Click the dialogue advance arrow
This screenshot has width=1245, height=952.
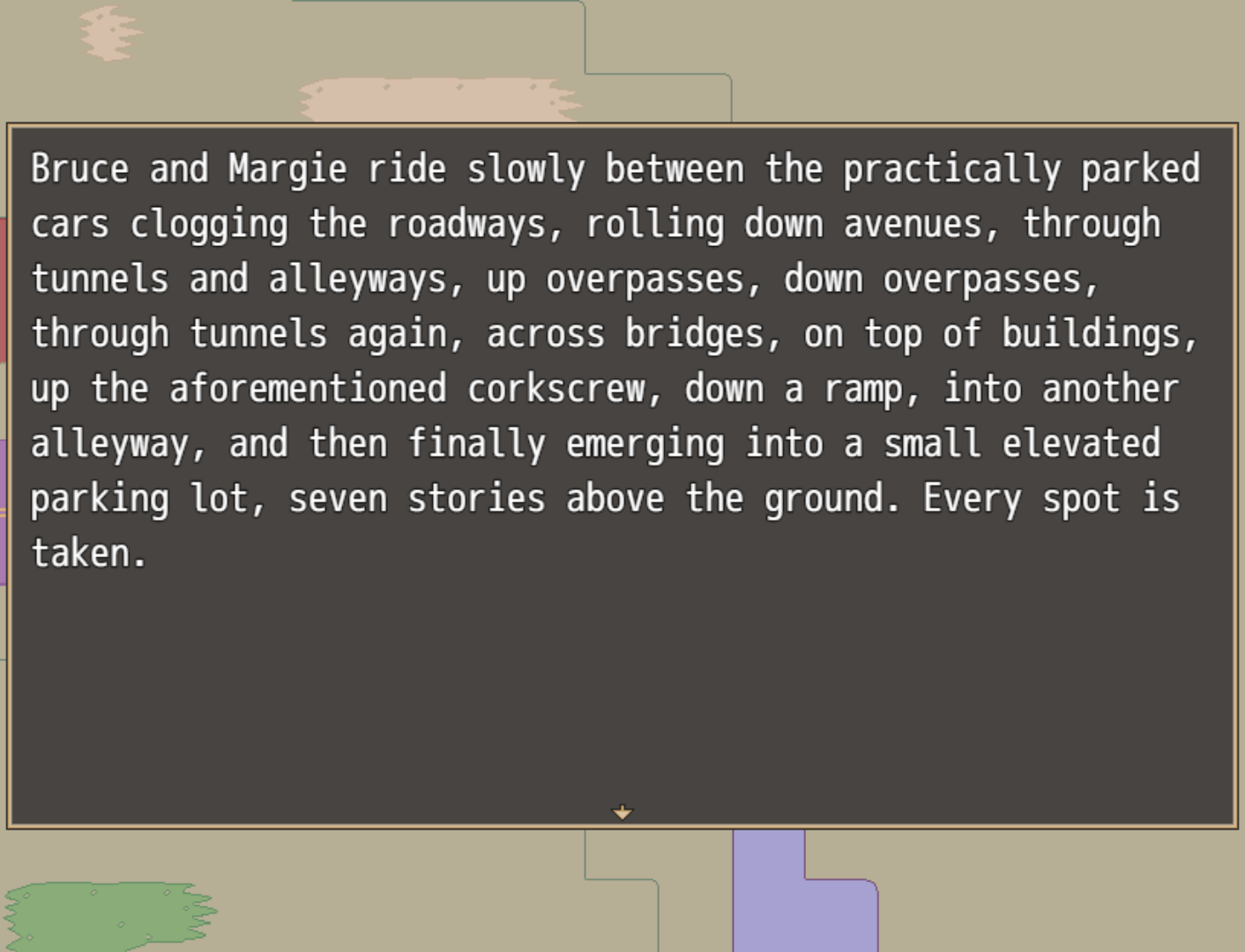[622, 811]
